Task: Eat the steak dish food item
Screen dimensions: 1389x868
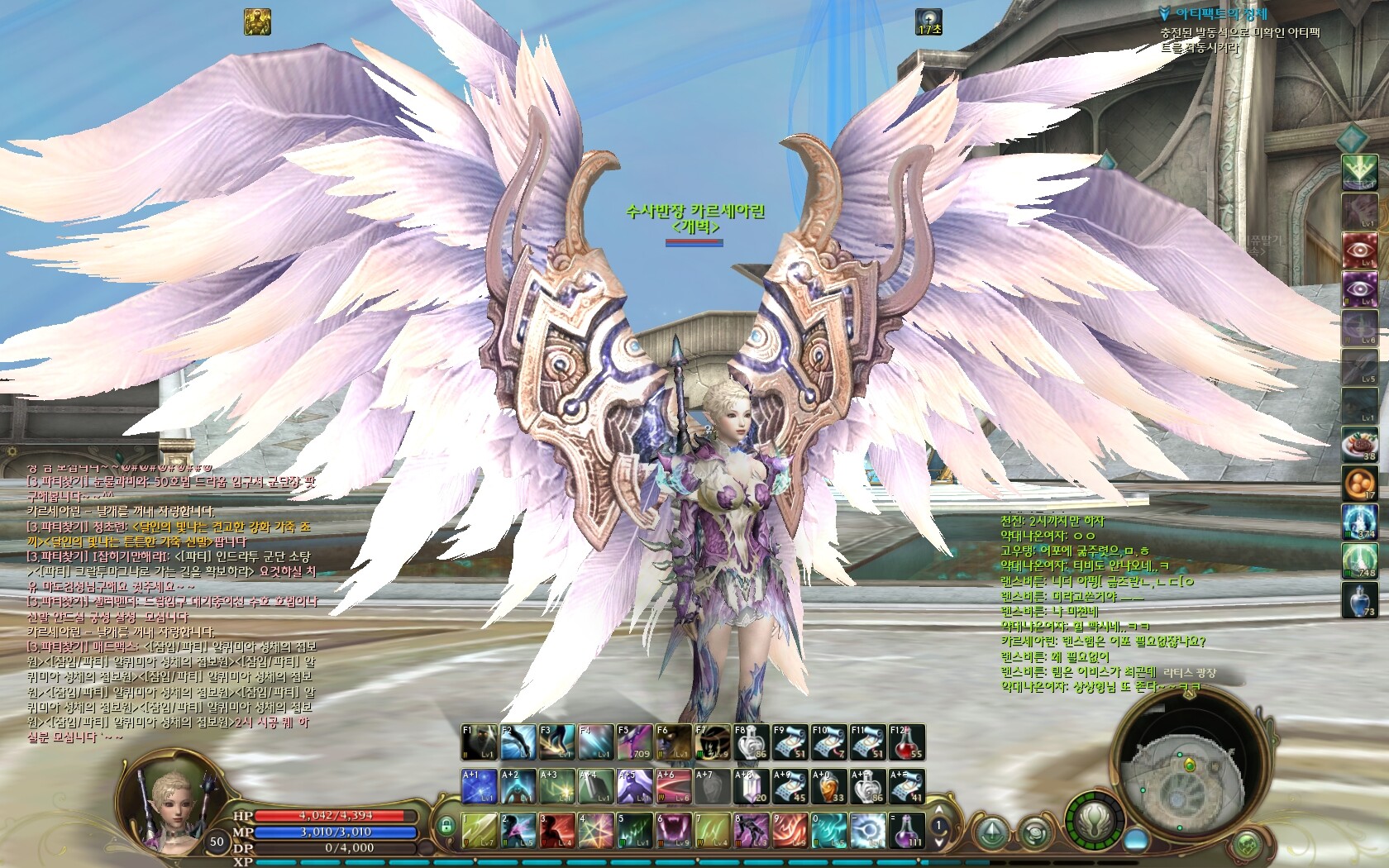Action: click(x=1358, y=444)
